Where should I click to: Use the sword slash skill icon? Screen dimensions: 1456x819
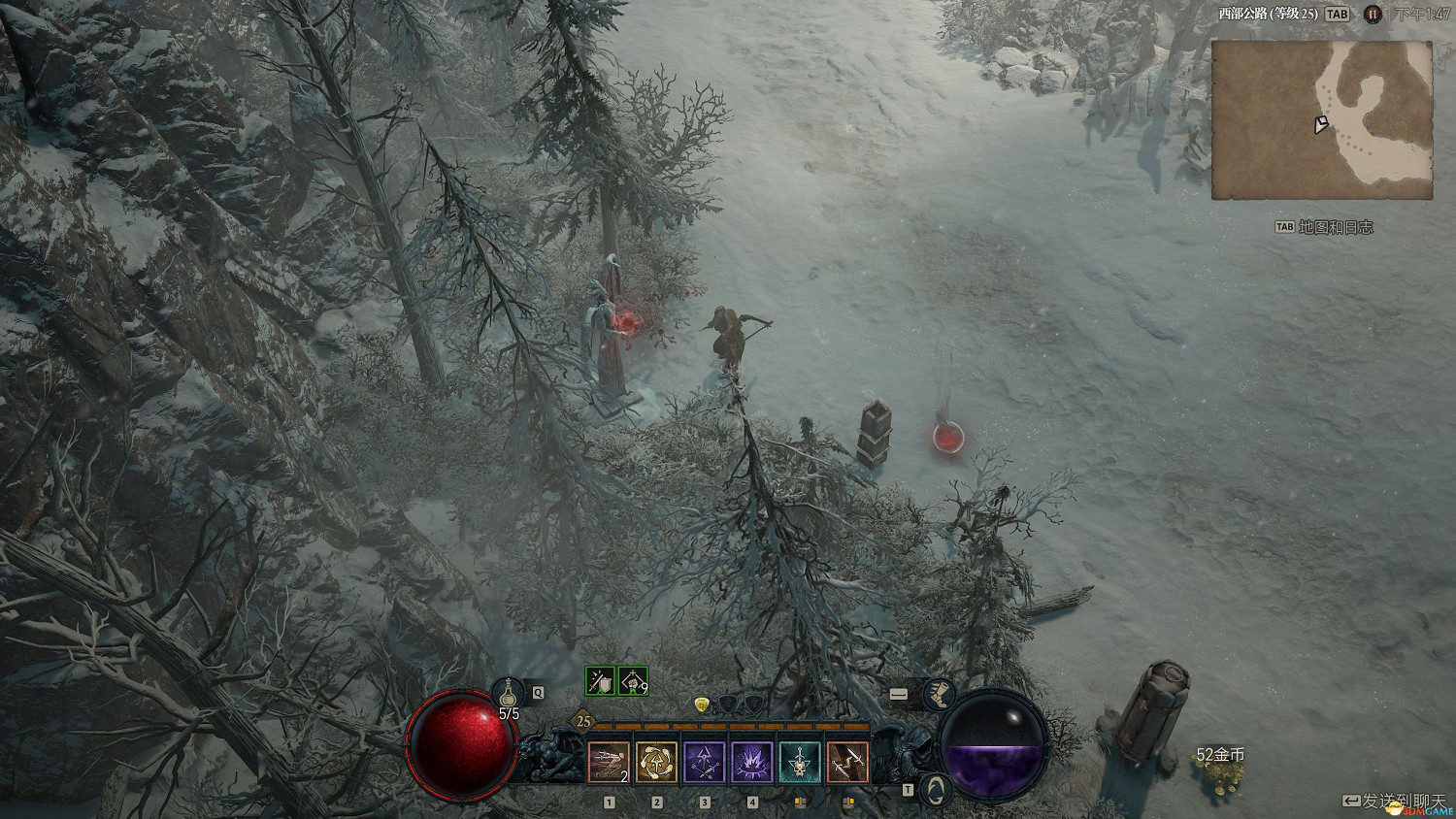(x=847, y=763)
